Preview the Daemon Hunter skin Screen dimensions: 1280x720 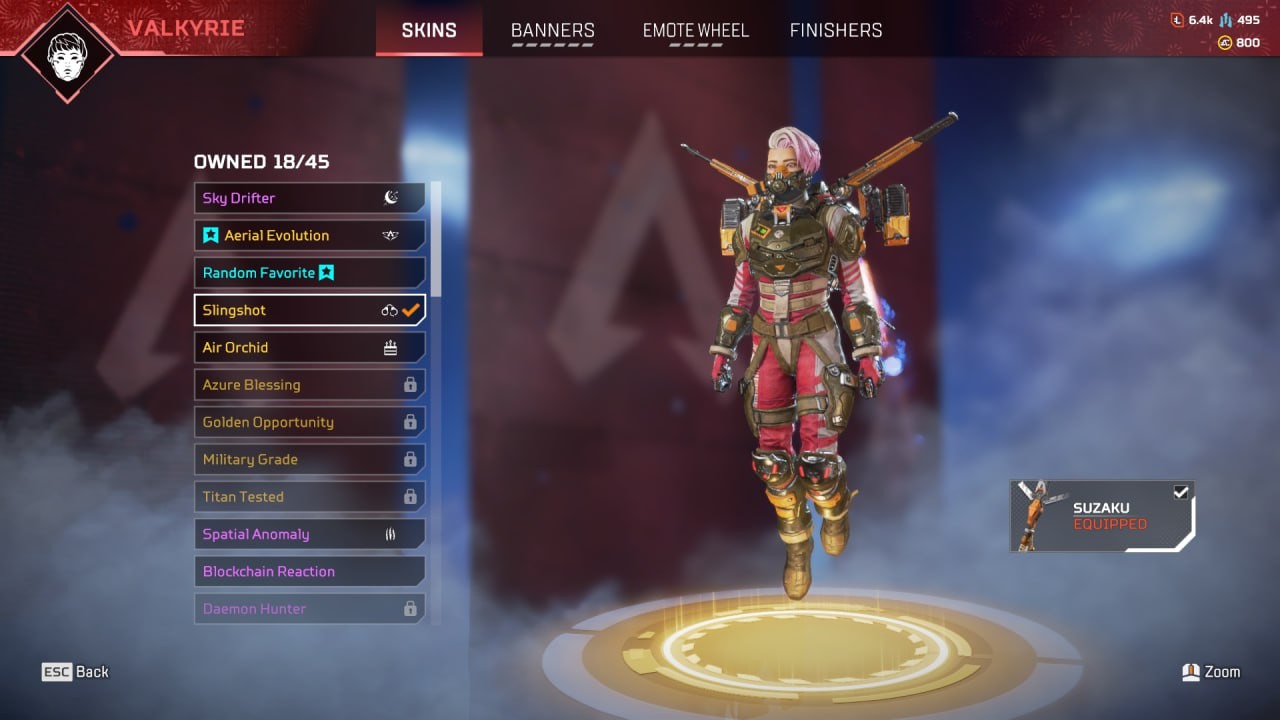point(309,608)
